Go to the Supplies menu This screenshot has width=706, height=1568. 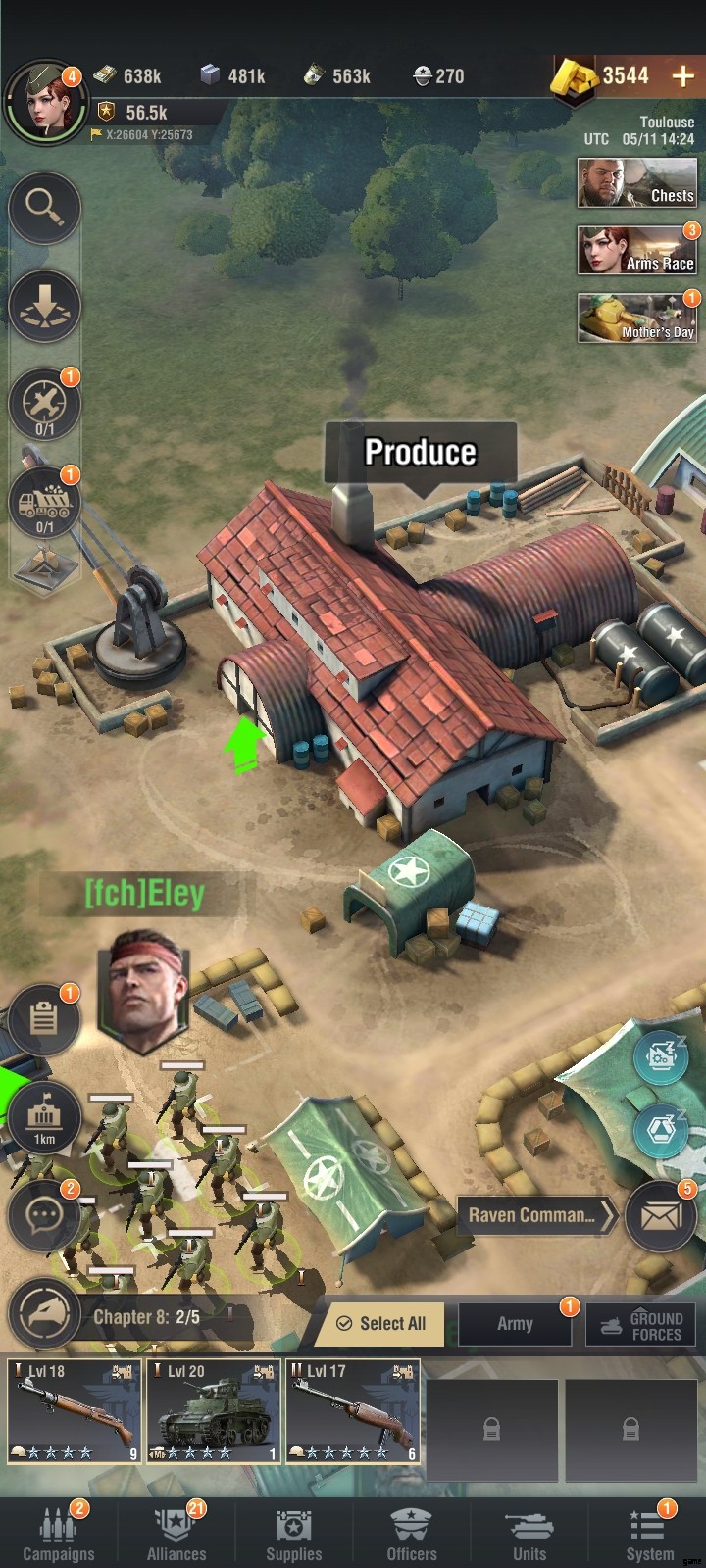point(294,1533)
